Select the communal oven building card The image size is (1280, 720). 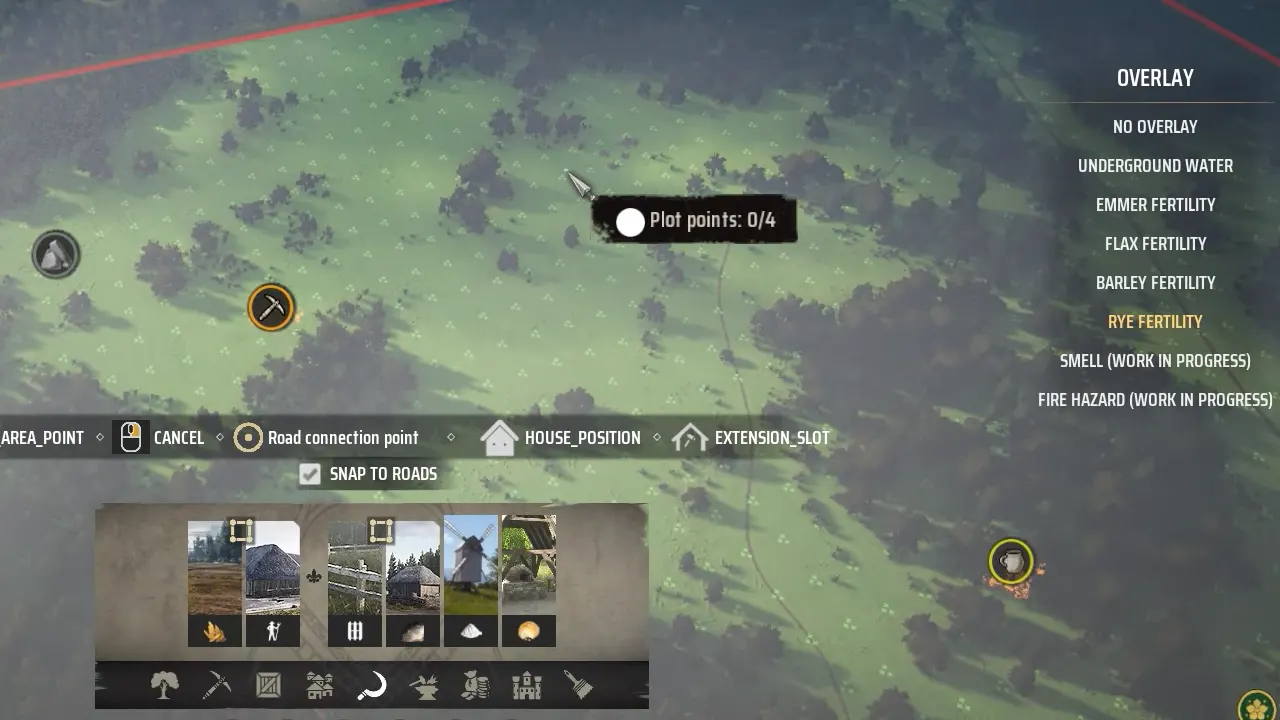(x=528, y=582)
